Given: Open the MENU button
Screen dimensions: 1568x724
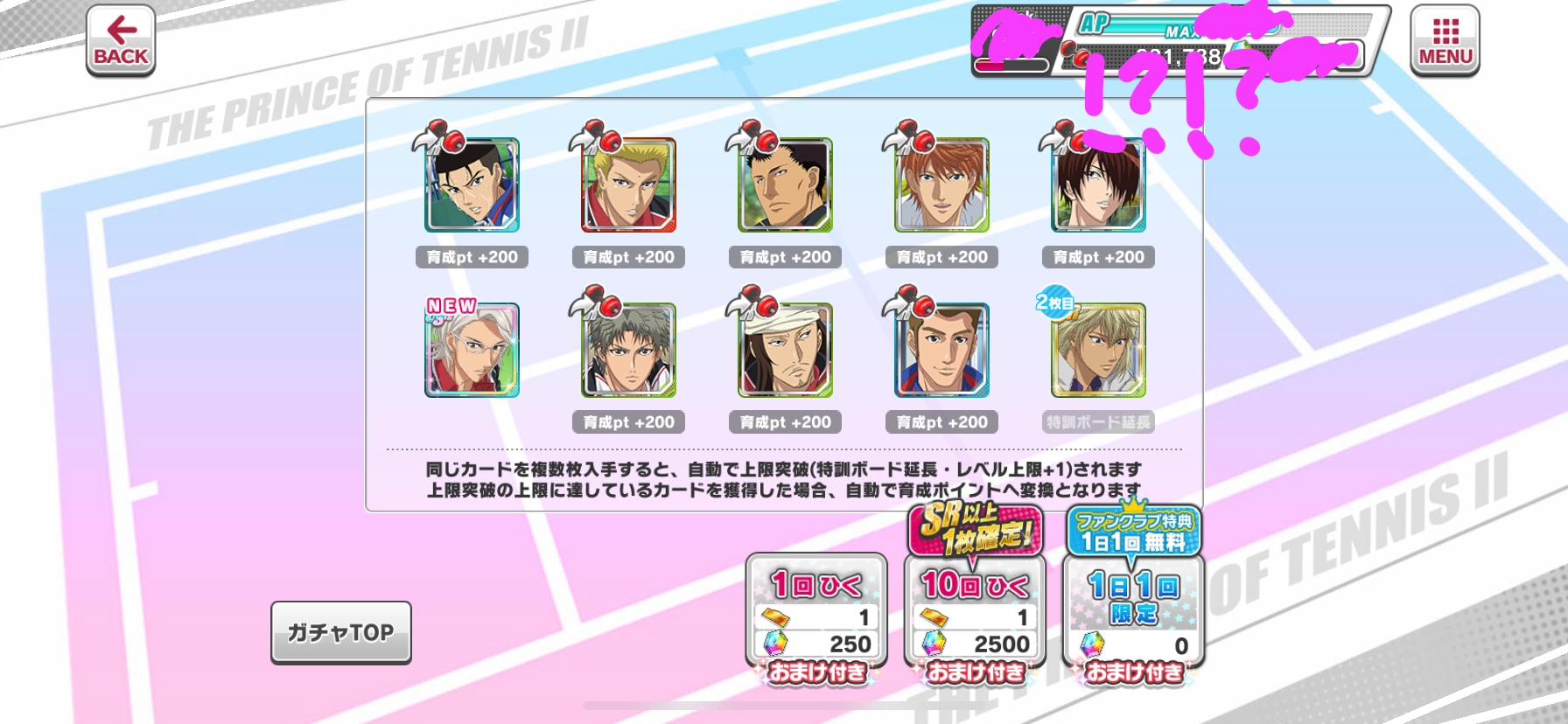Looking at the screenshot, I should point(1445,40).
